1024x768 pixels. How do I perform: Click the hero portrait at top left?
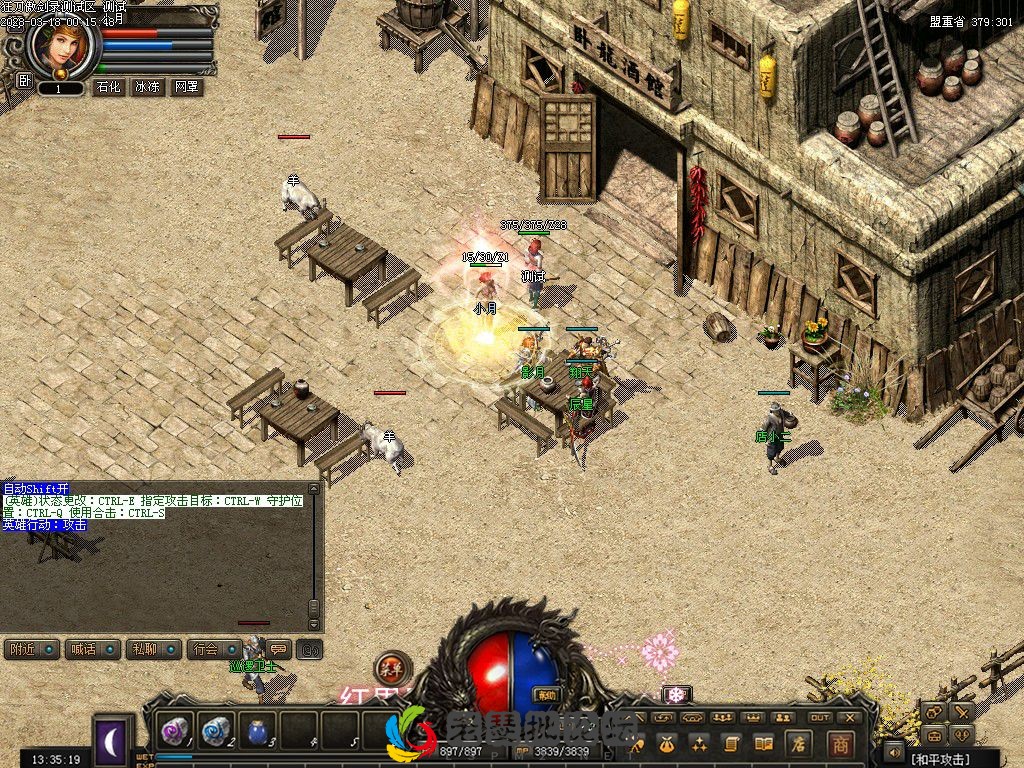tap(62, 48)
